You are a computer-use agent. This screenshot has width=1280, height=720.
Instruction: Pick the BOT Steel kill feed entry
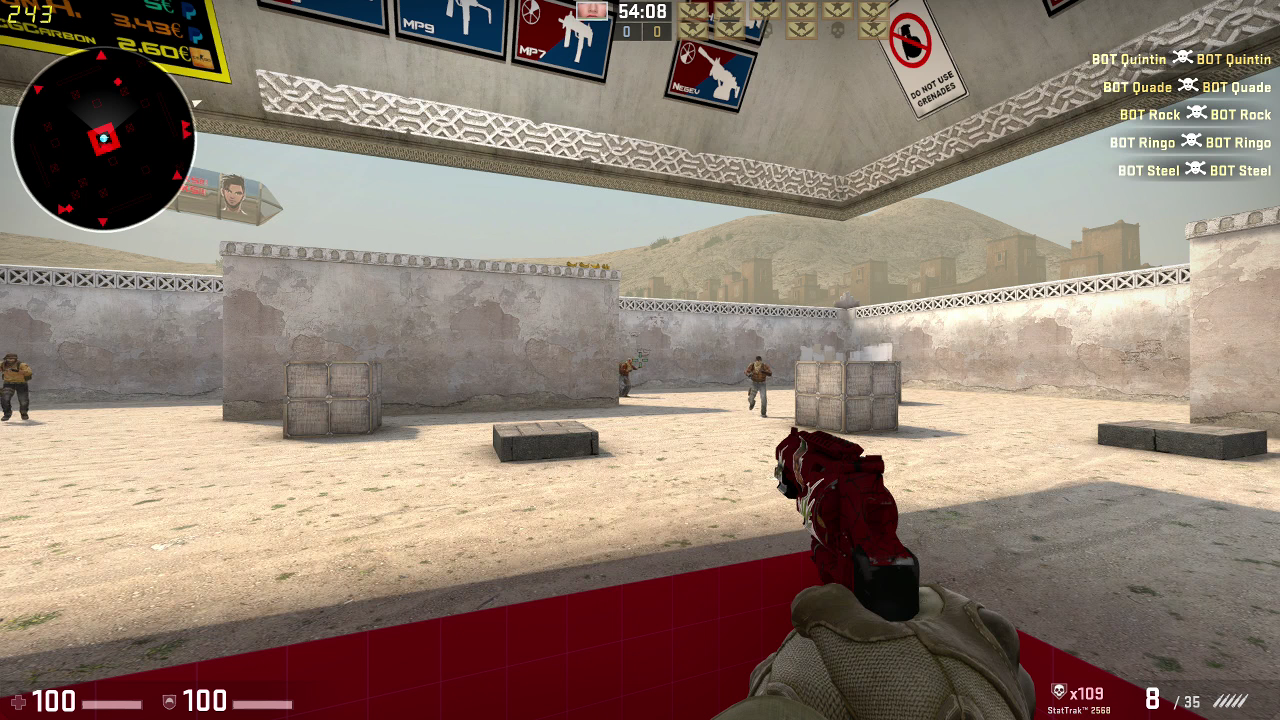[1194, 170]
